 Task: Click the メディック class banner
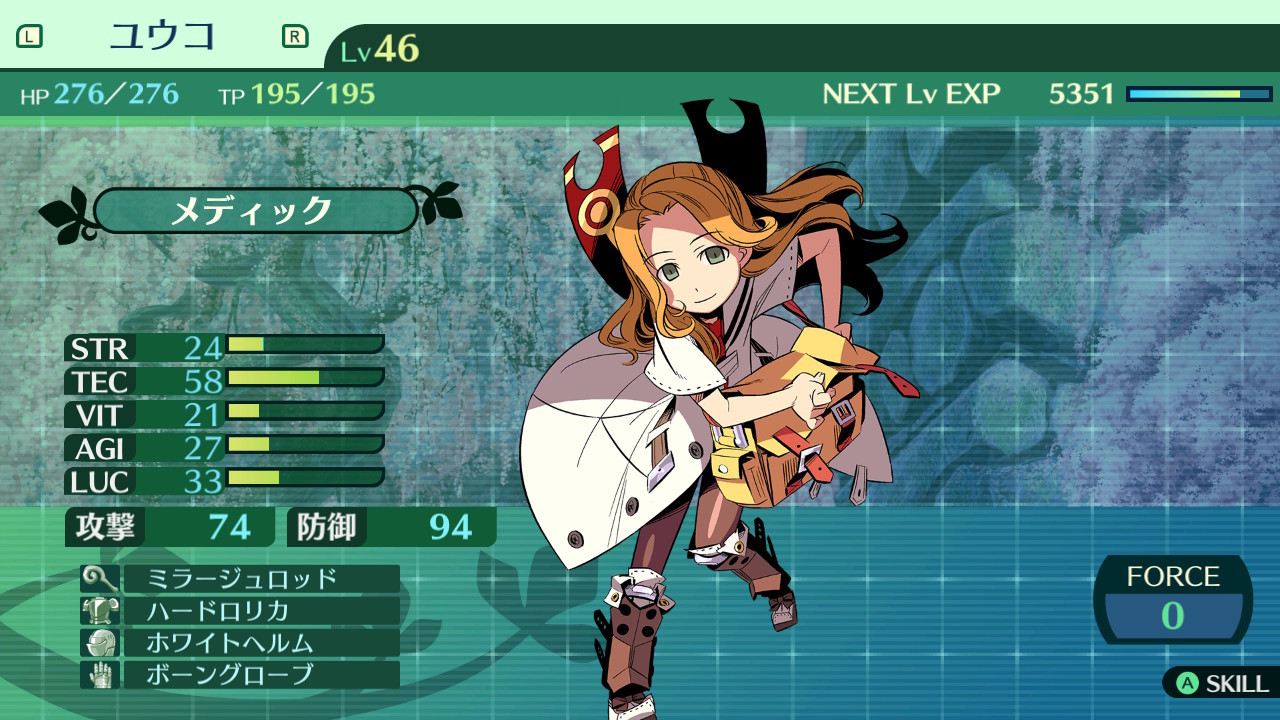255,211
